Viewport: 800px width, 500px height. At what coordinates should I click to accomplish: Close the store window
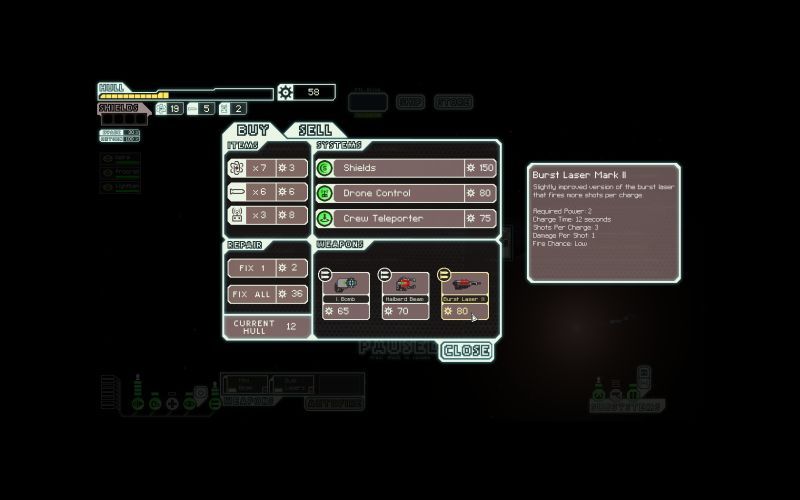pos(466,351)
